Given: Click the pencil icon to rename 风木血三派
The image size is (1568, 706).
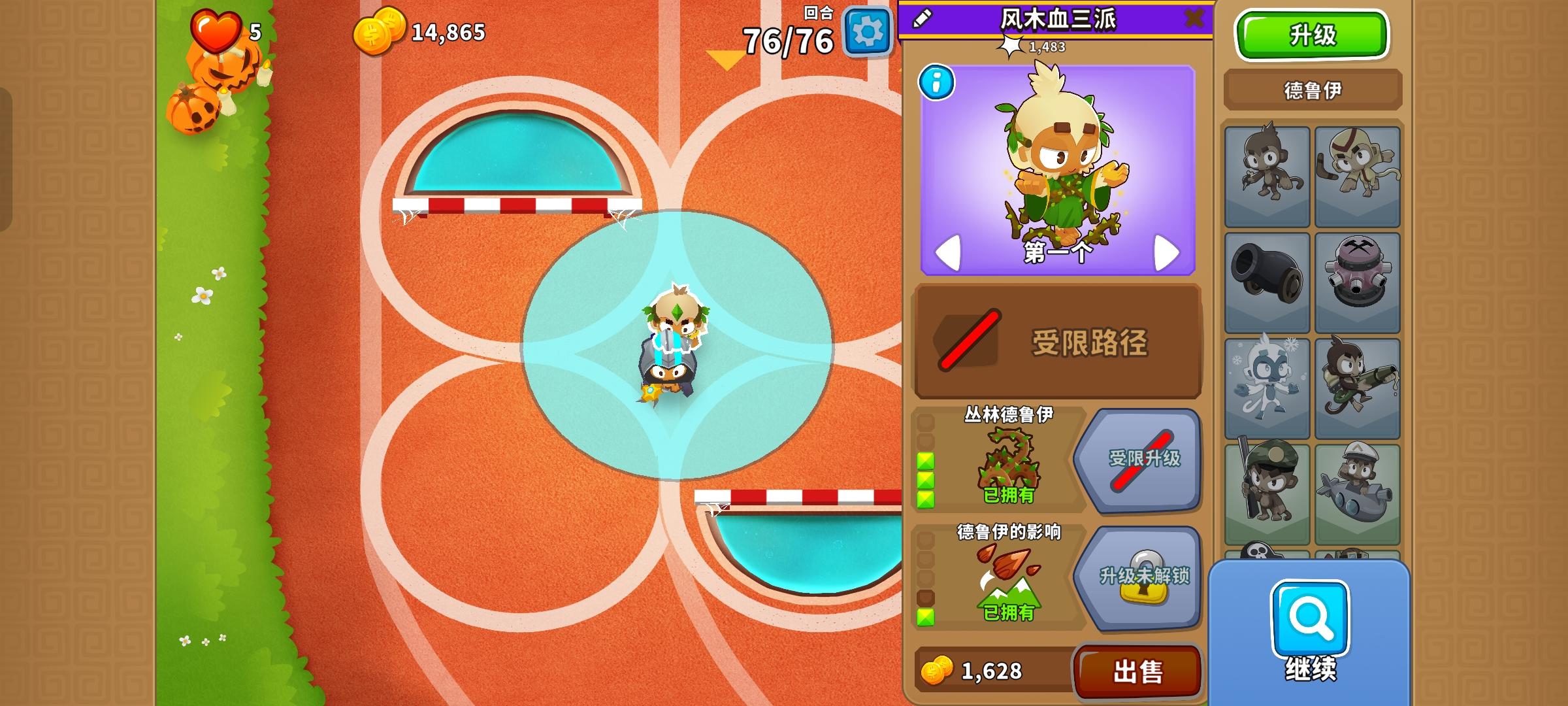Looking at the screenshot, I should 923,19.
